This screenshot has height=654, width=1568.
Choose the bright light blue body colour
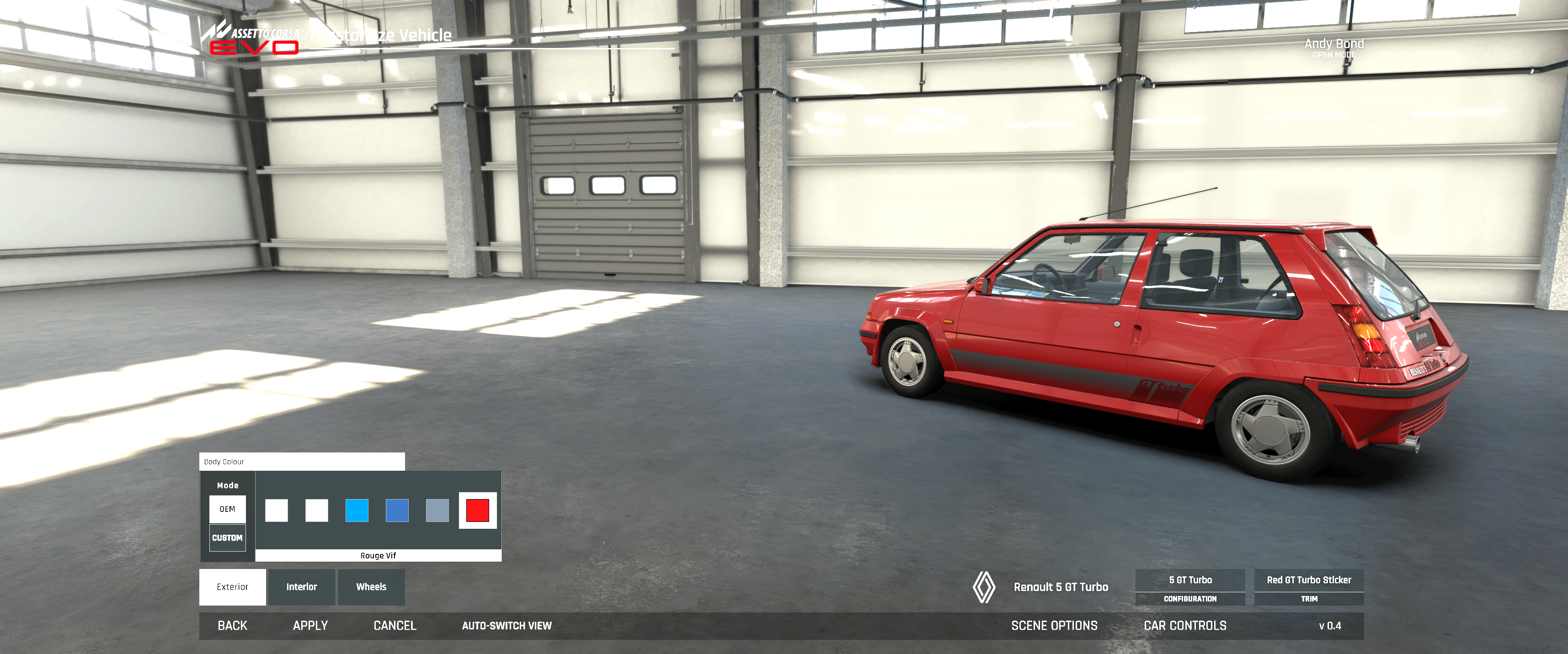pos(357,510)
